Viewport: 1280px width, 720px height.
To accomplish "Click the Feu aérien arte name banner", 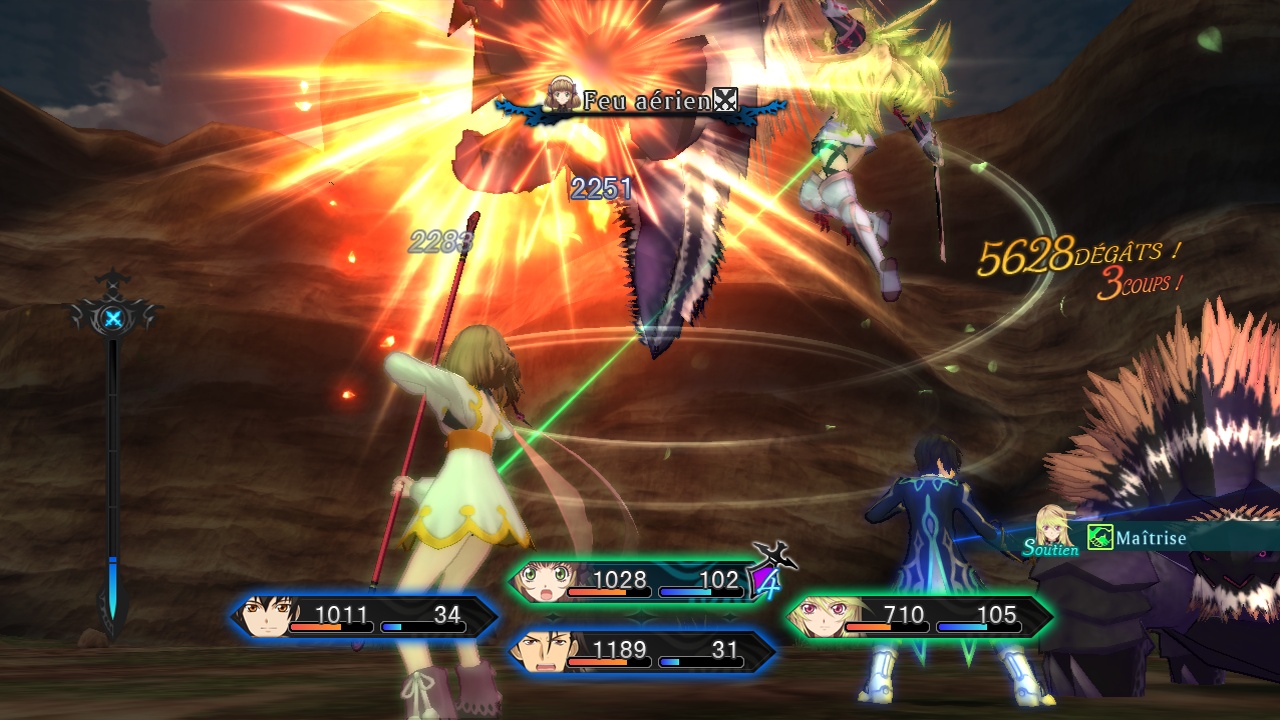I will tap(641, 101).
